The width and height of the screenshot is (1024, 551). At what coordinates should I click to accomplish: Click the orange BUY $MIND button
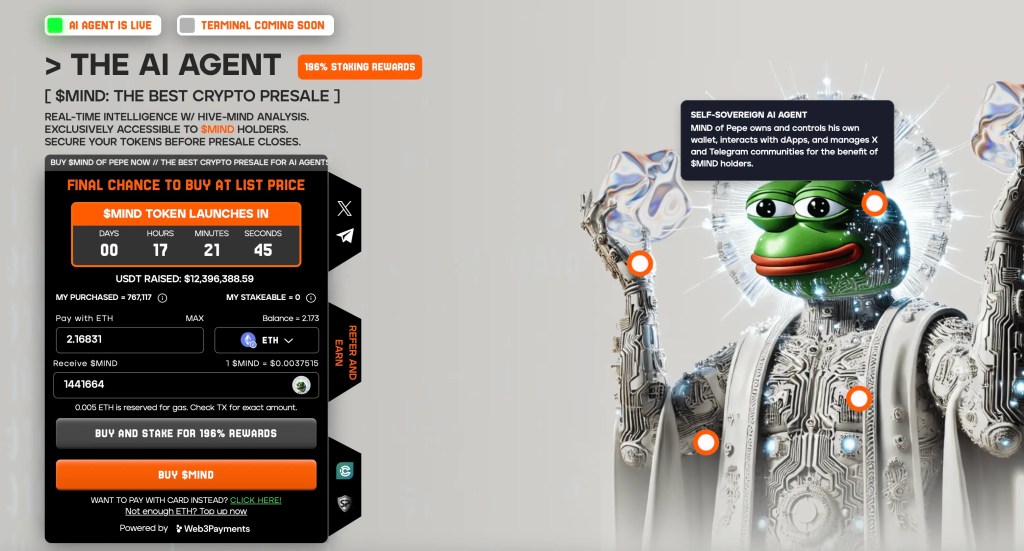tap(186, 474)
